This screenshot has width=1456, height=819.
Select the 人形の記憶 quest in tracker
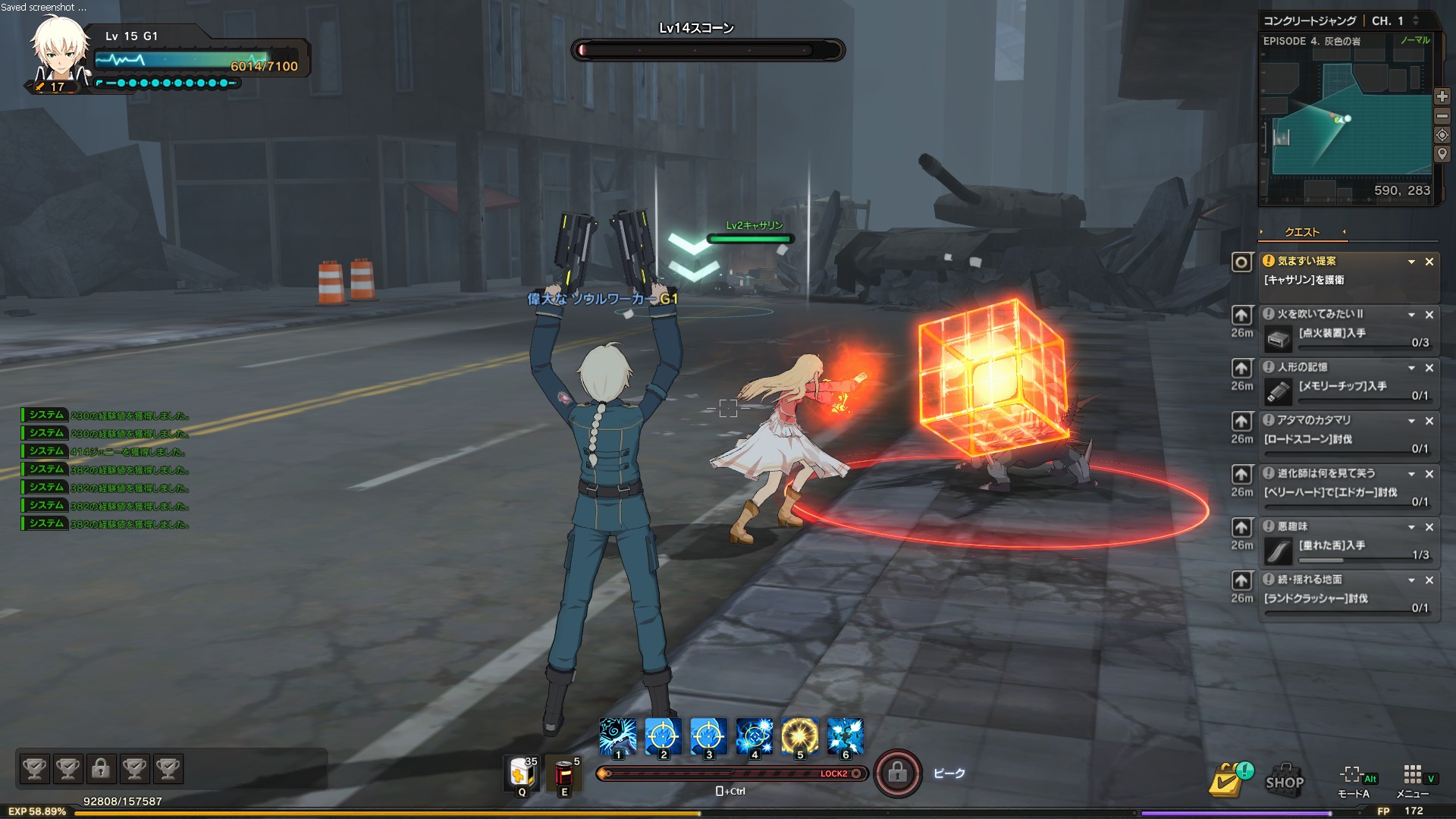[x=1302, y=367]
